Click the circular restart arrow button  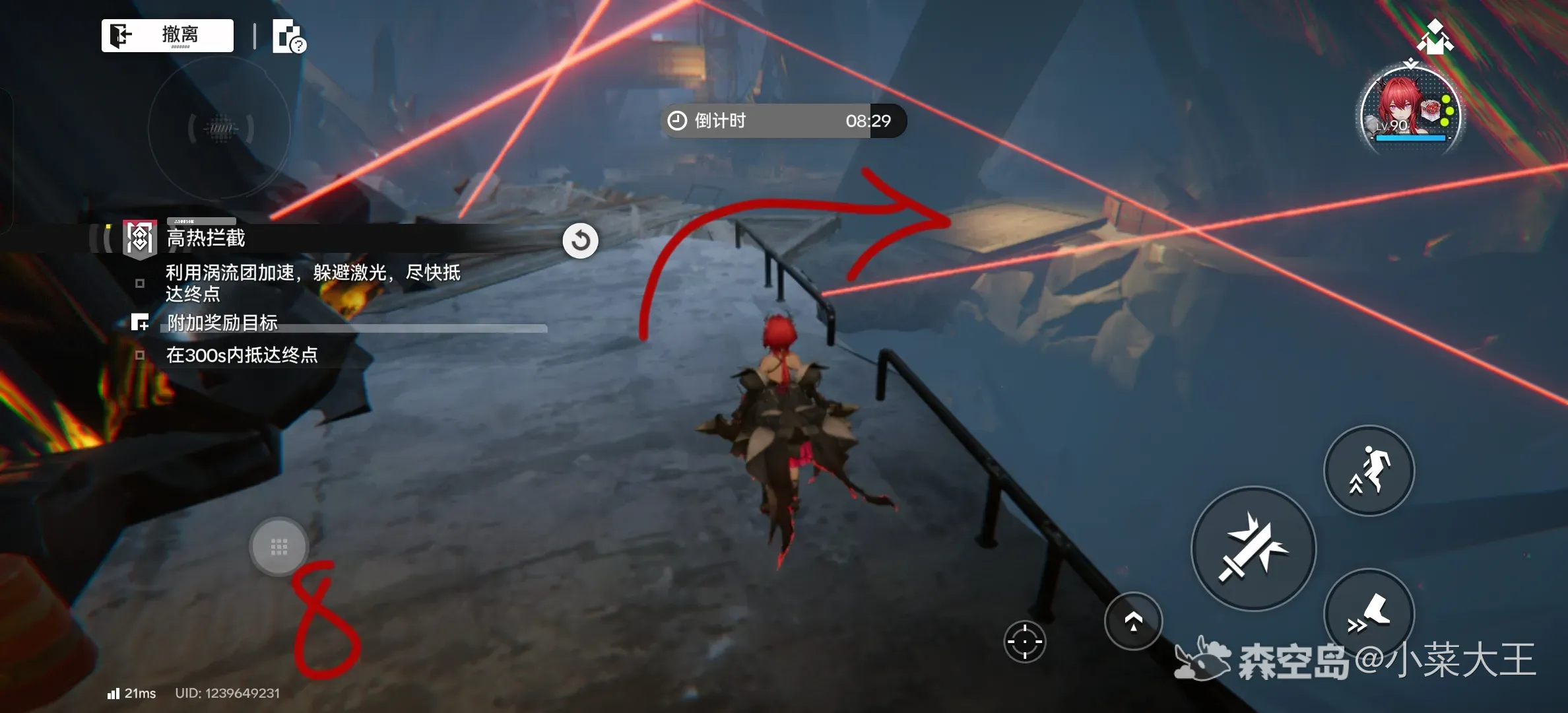point(580,240)
